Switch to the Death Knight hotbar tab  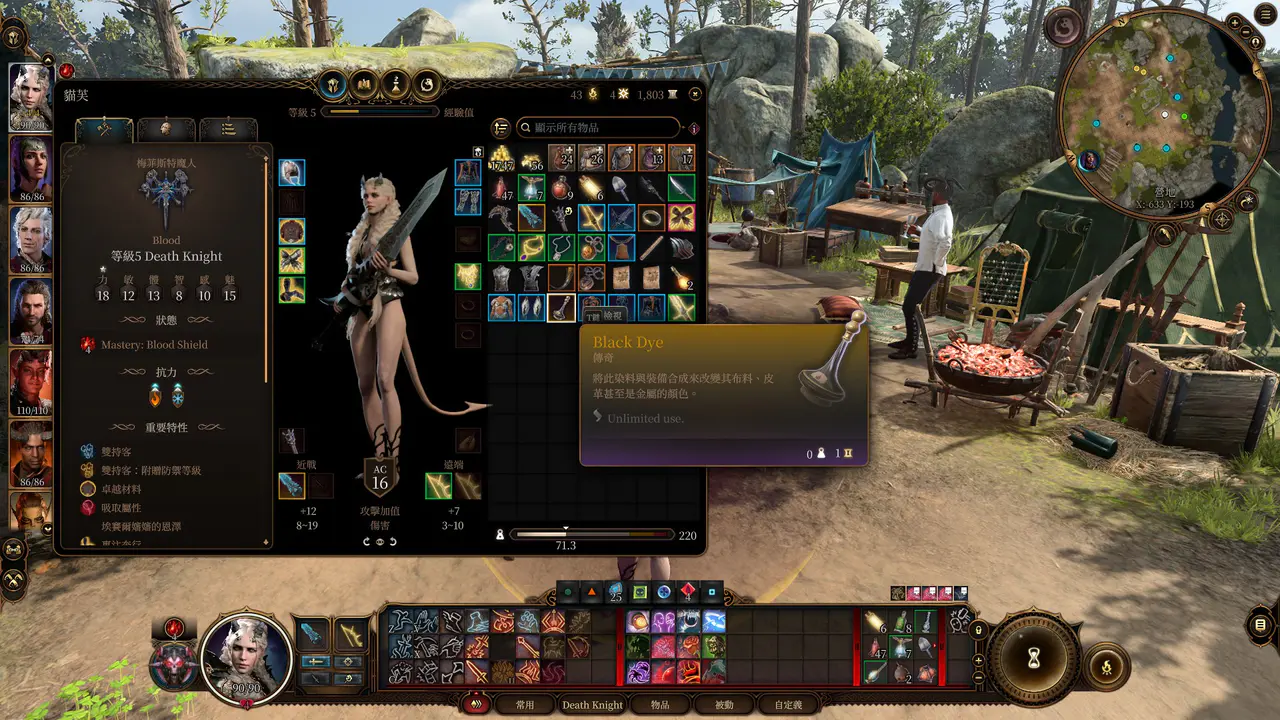click(x=592, y=705)
